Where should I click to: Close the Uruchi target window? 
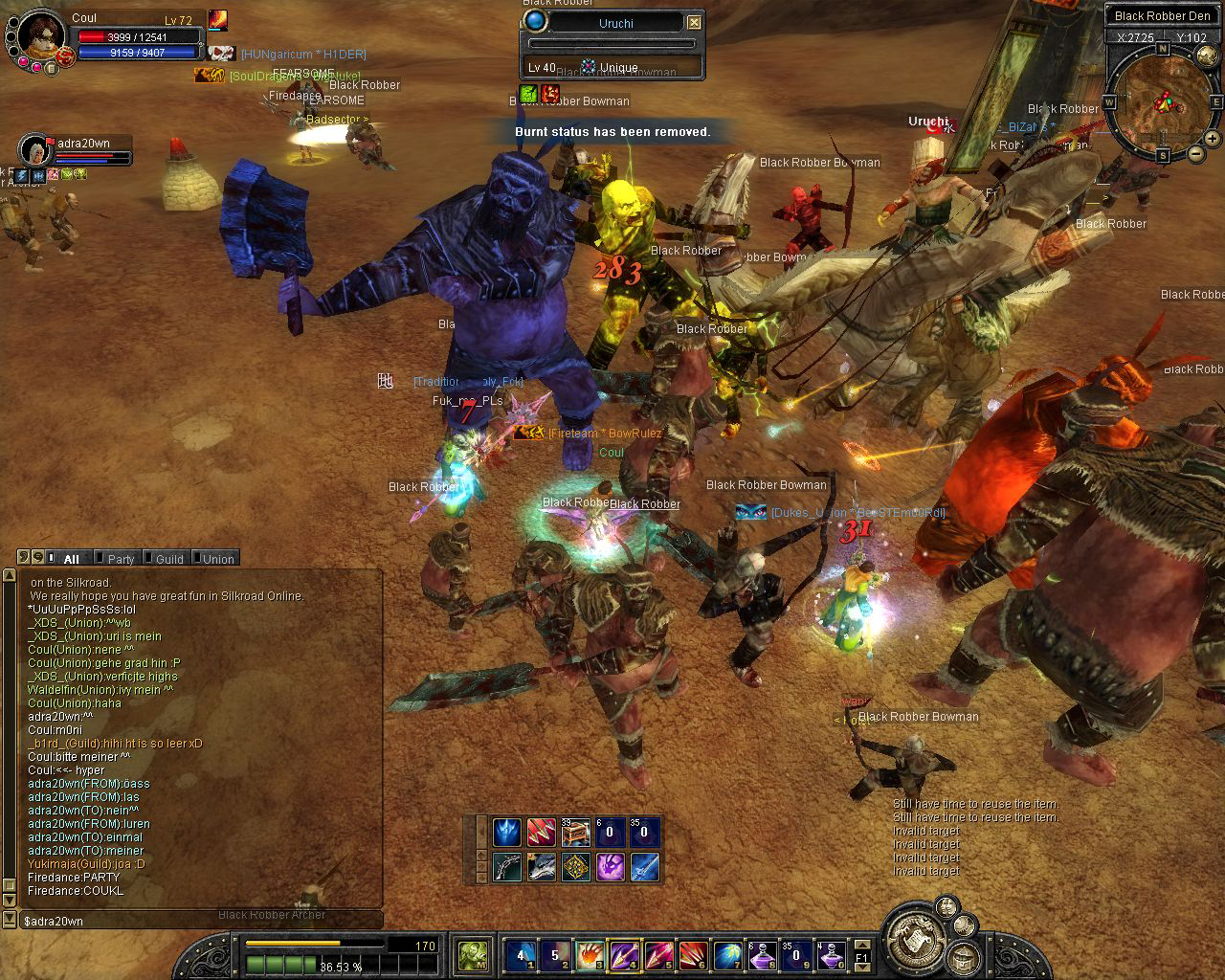point(695,22)
